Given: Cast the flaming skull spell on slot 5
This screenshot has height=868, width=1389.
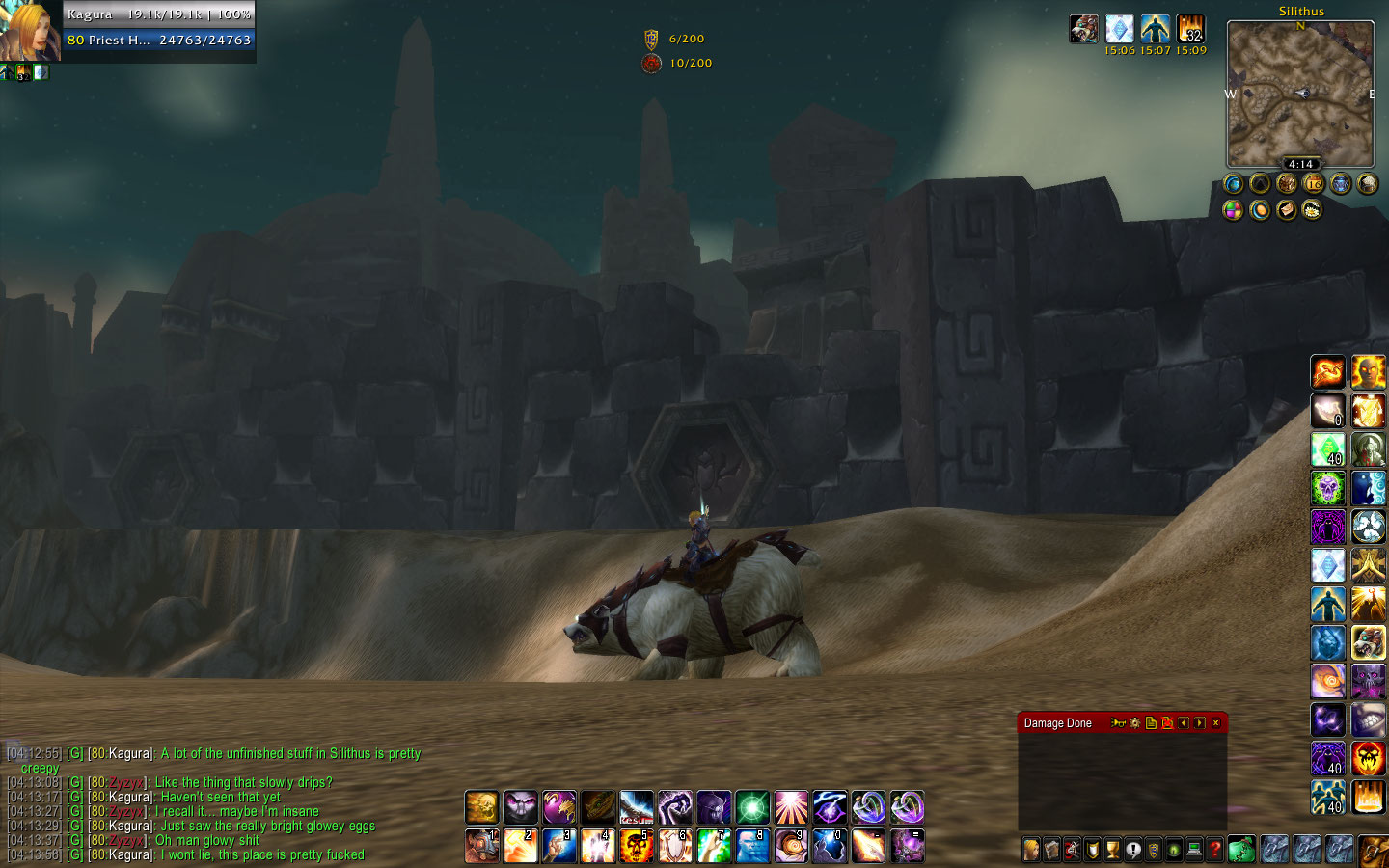Looking at the screenshot, I should 637,846.
